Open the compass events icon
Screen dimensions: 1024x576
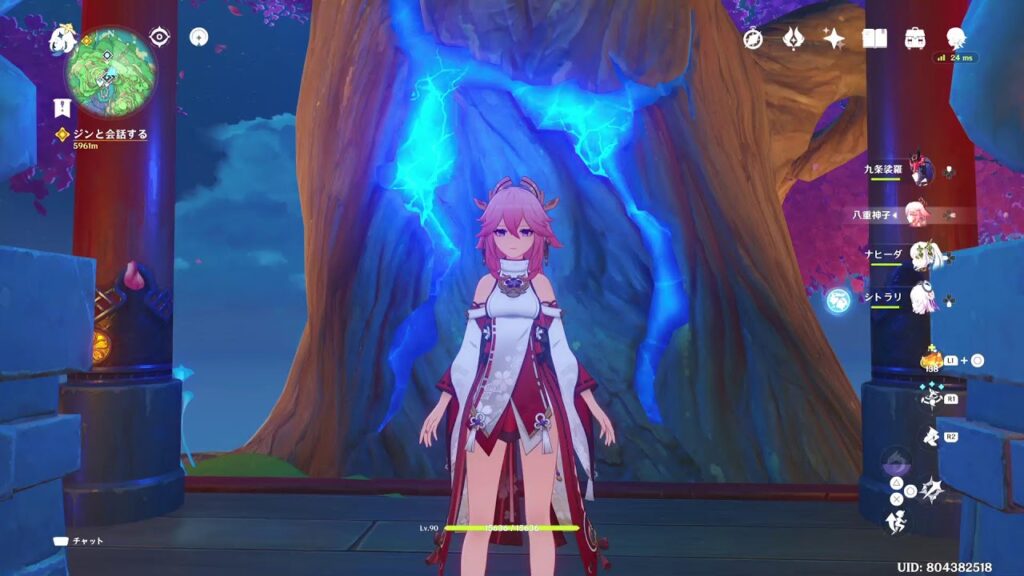coord(753,38)
